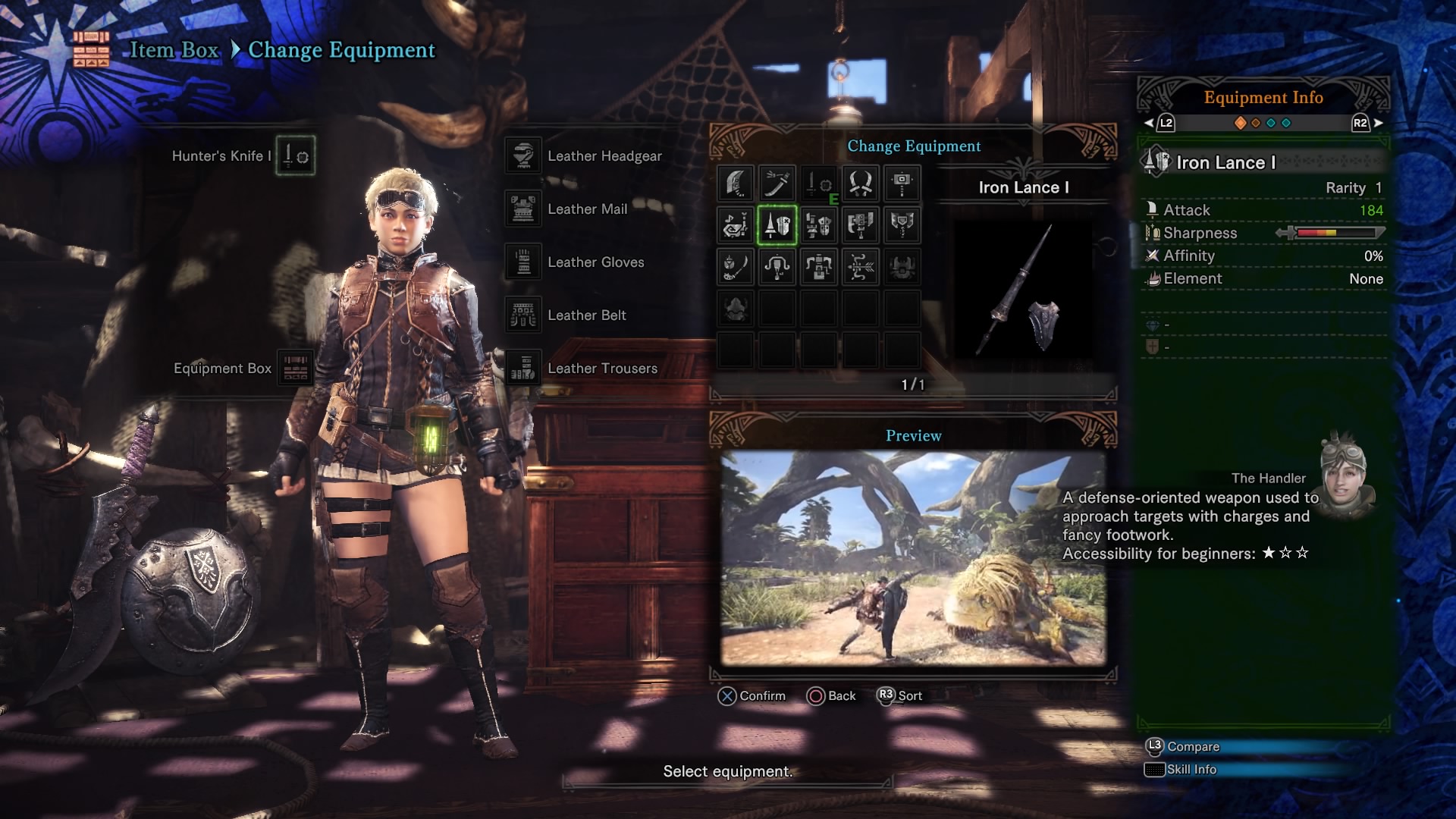Choose the Long Sword weapon slot
This screenshot has height=819, width=1456.
tap(777, 184)
